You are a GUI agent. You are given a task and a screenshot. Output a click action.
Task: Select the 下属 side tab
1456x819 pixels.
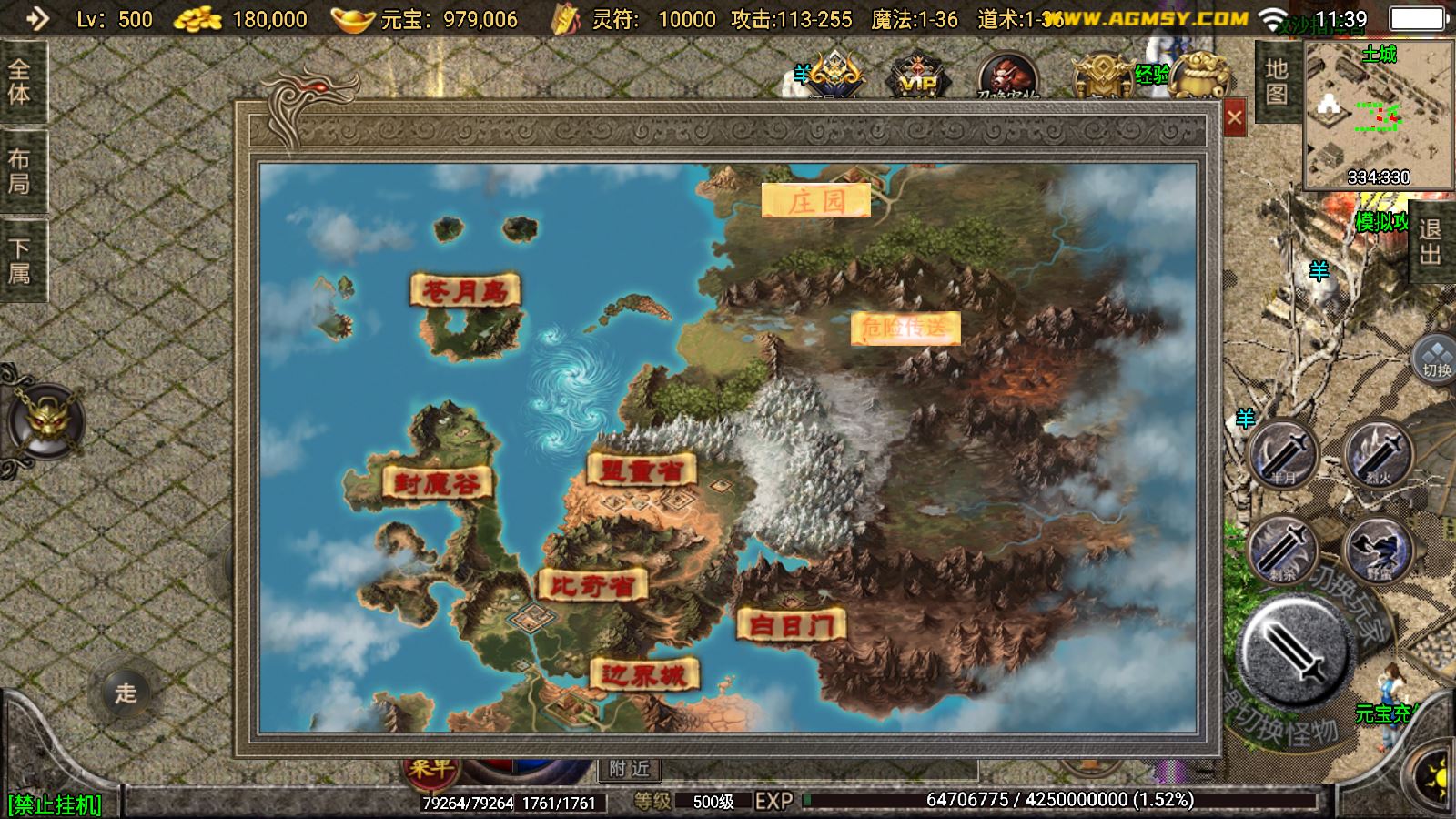(x=20, y=260)
